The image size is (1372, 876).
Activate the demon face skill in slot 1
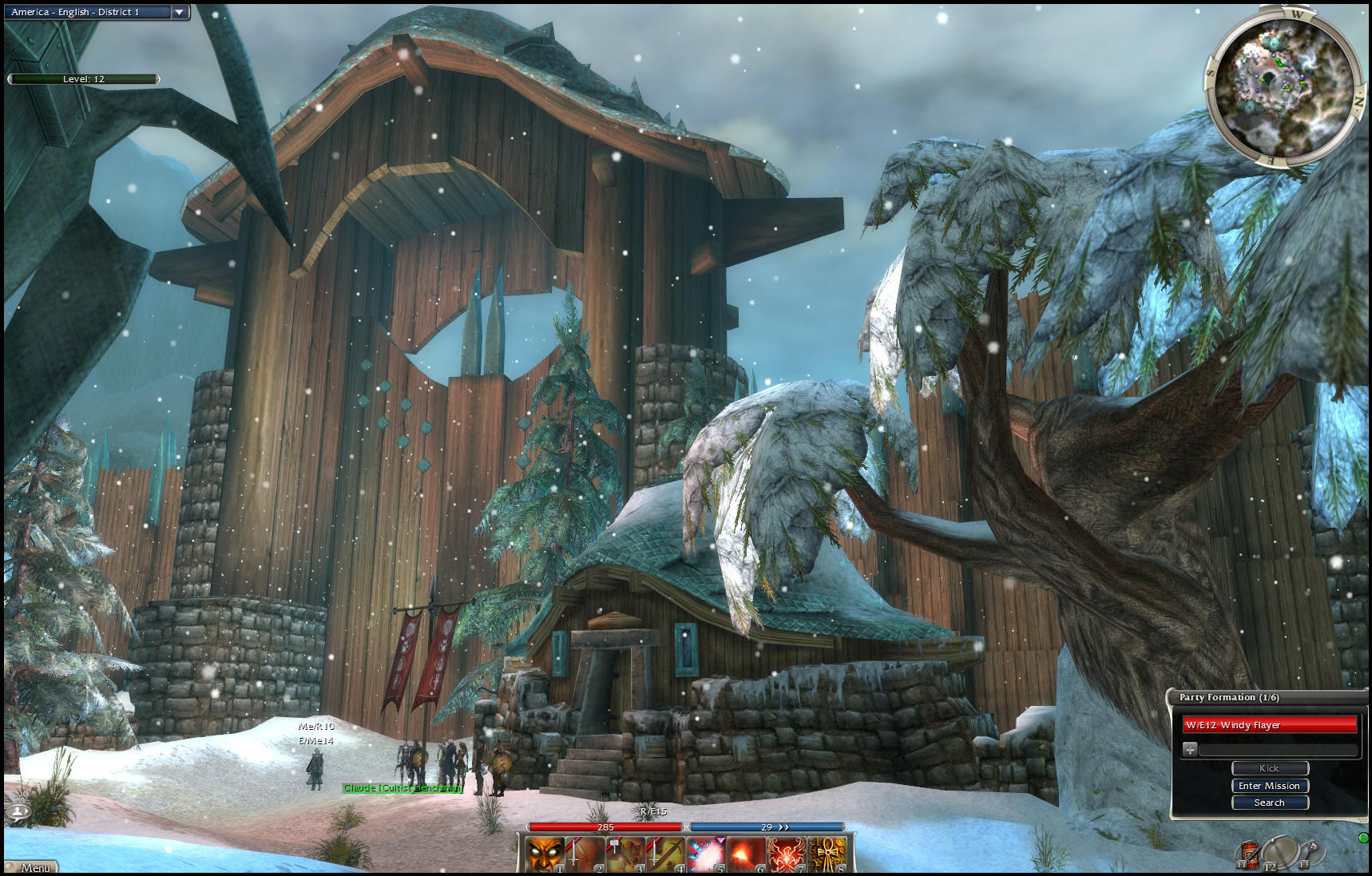(x=545, y=854)
